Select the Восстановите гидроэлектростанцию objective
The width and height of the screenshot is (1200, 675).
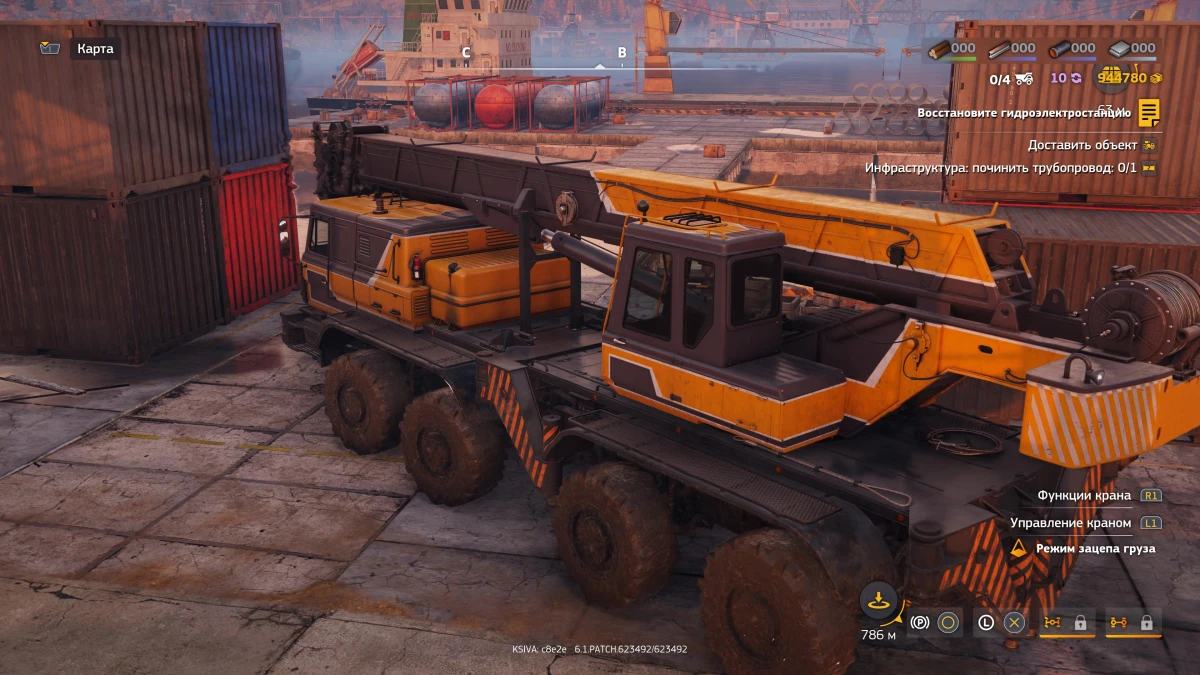tap(1023, 113)
